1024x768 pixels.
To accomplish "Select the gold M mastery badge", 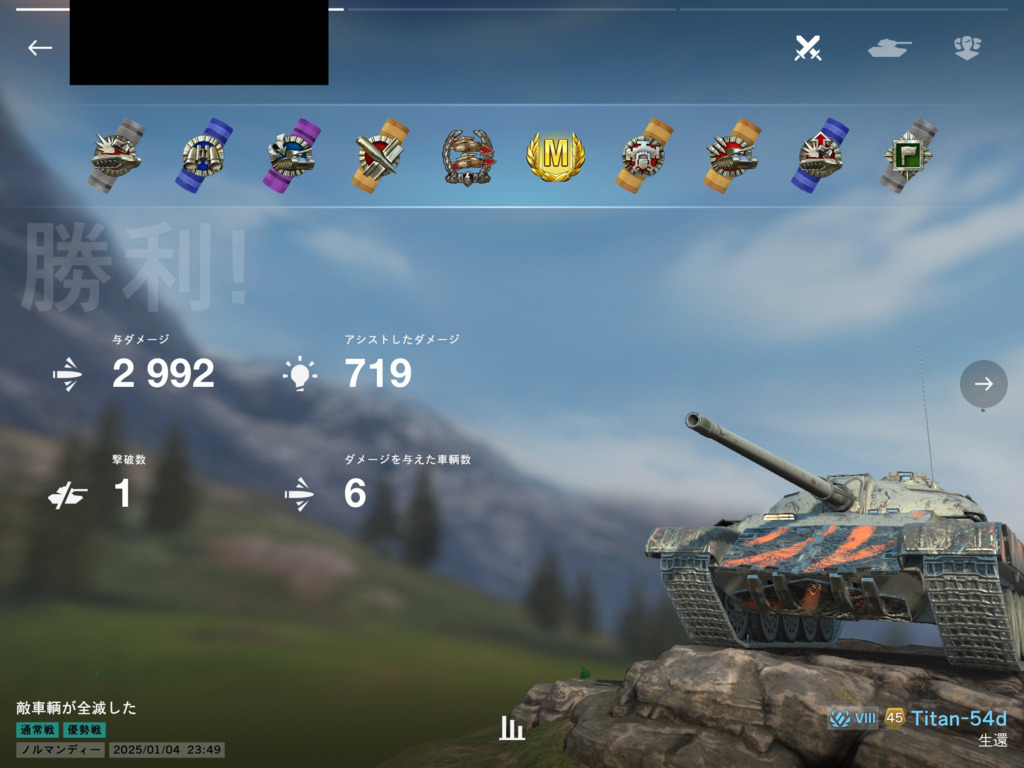I will [555, 156].
